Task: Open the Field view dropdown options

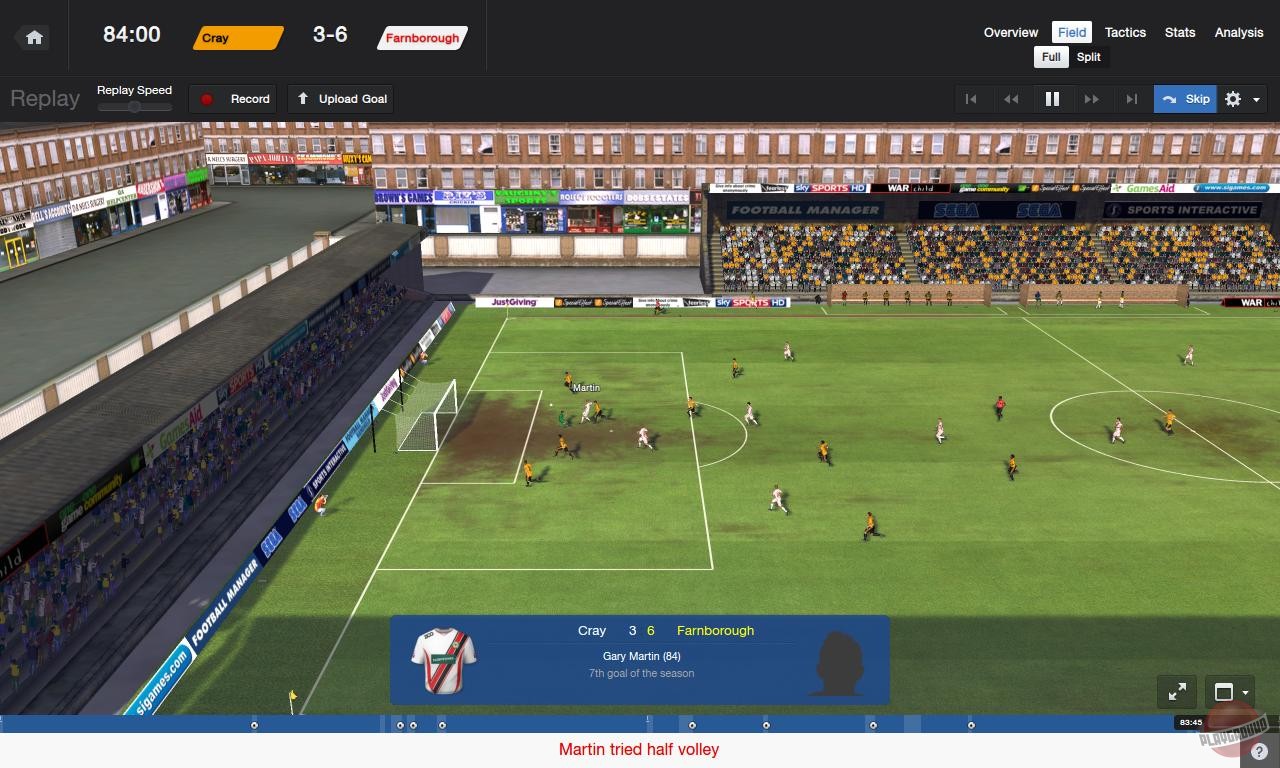Action: (x=1071, y=32)
